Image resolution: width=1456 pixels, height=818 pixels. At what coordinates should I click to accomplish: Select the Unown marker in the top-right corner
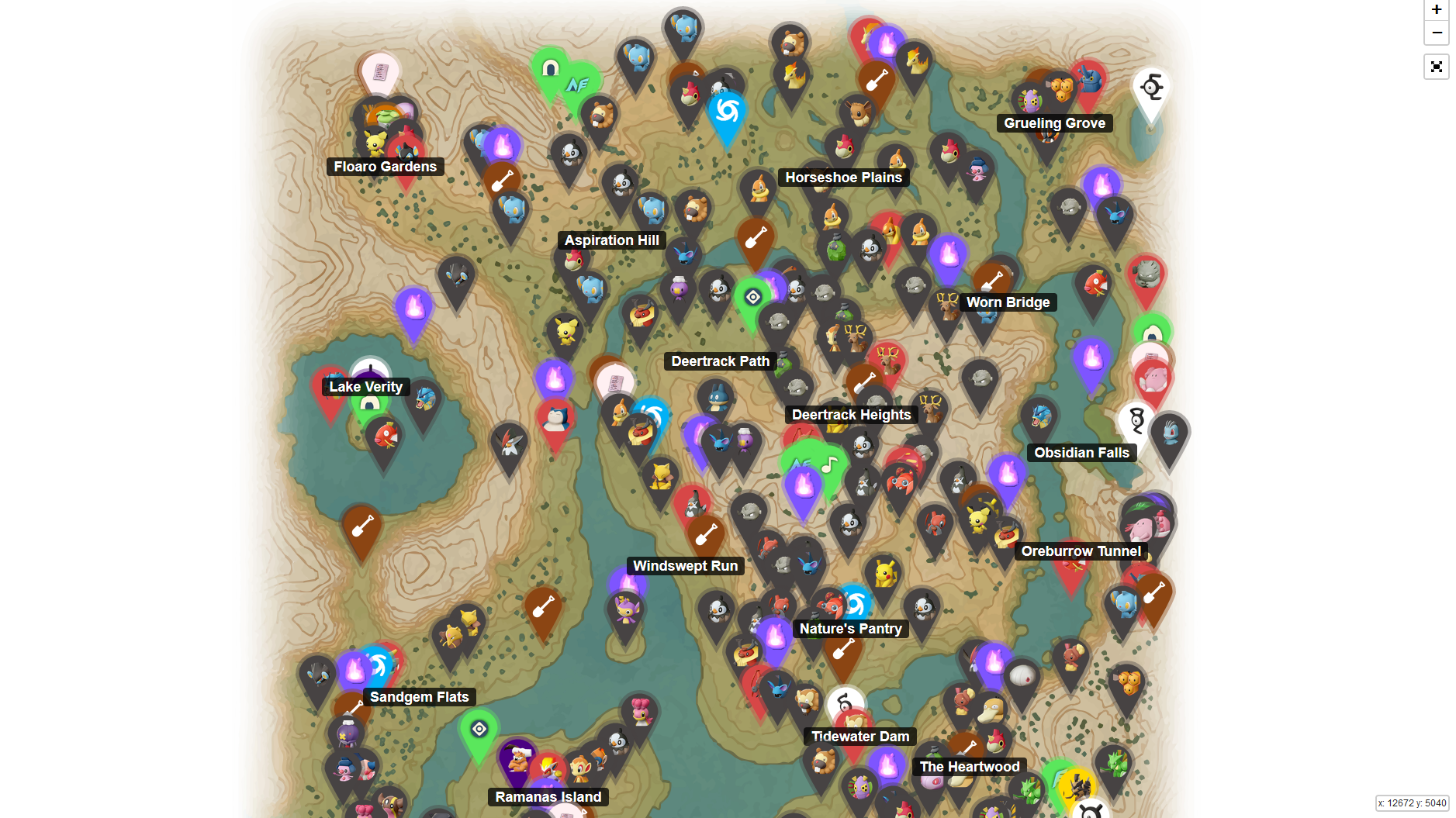[x=1150, y=88]
